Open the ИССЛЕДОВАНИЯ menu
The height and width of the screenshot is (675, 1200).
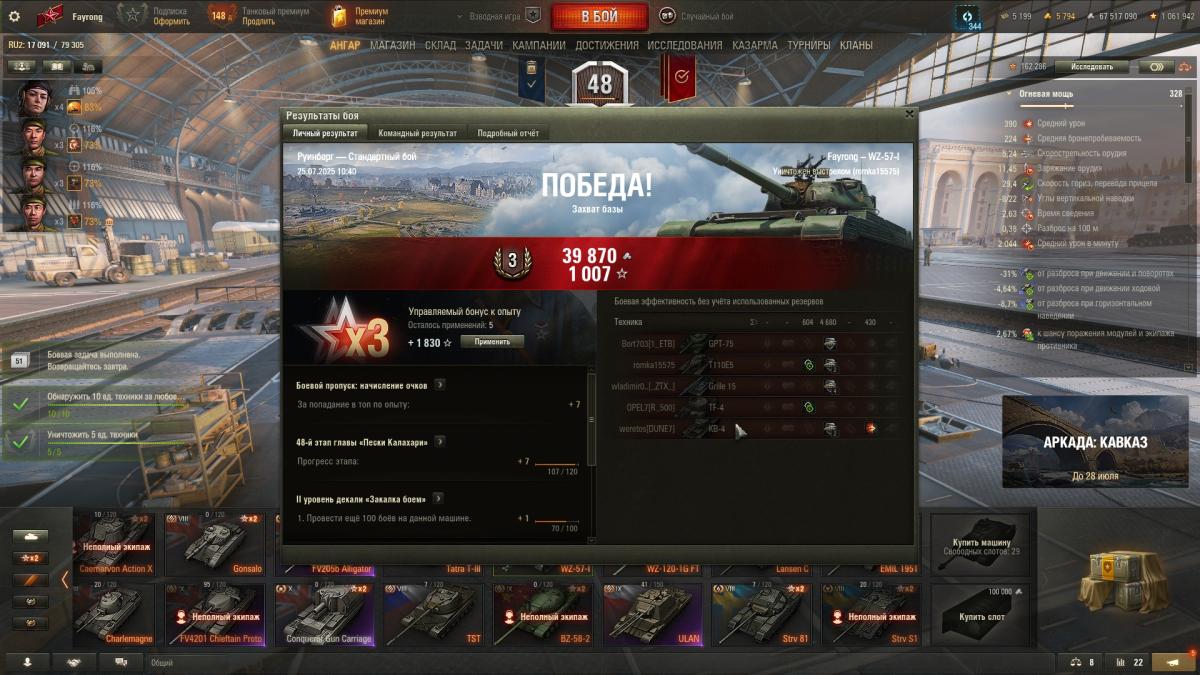[x=684, y=45]
